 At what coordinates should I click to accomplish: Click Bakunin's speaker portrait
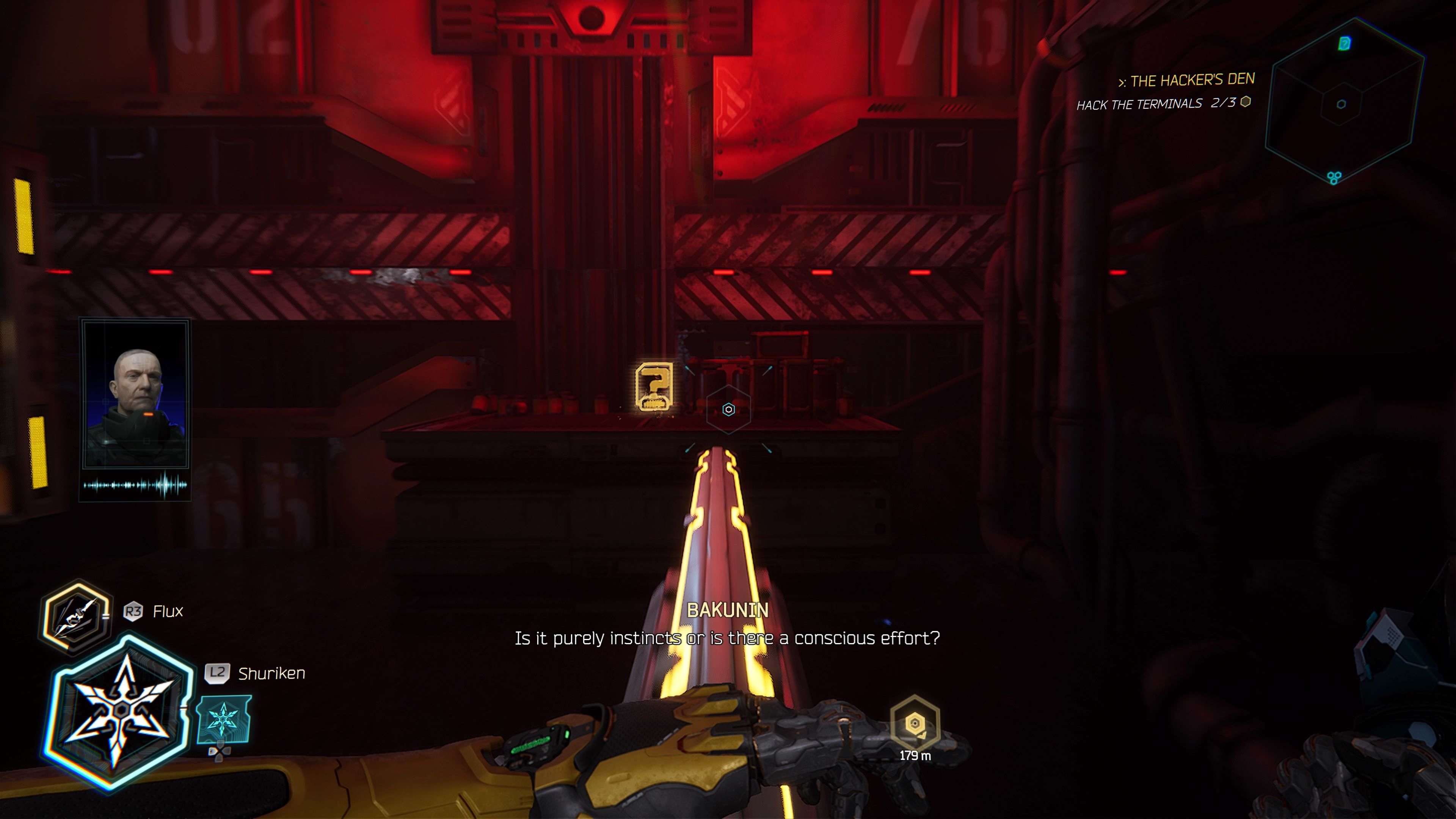[x=136, y=394]
